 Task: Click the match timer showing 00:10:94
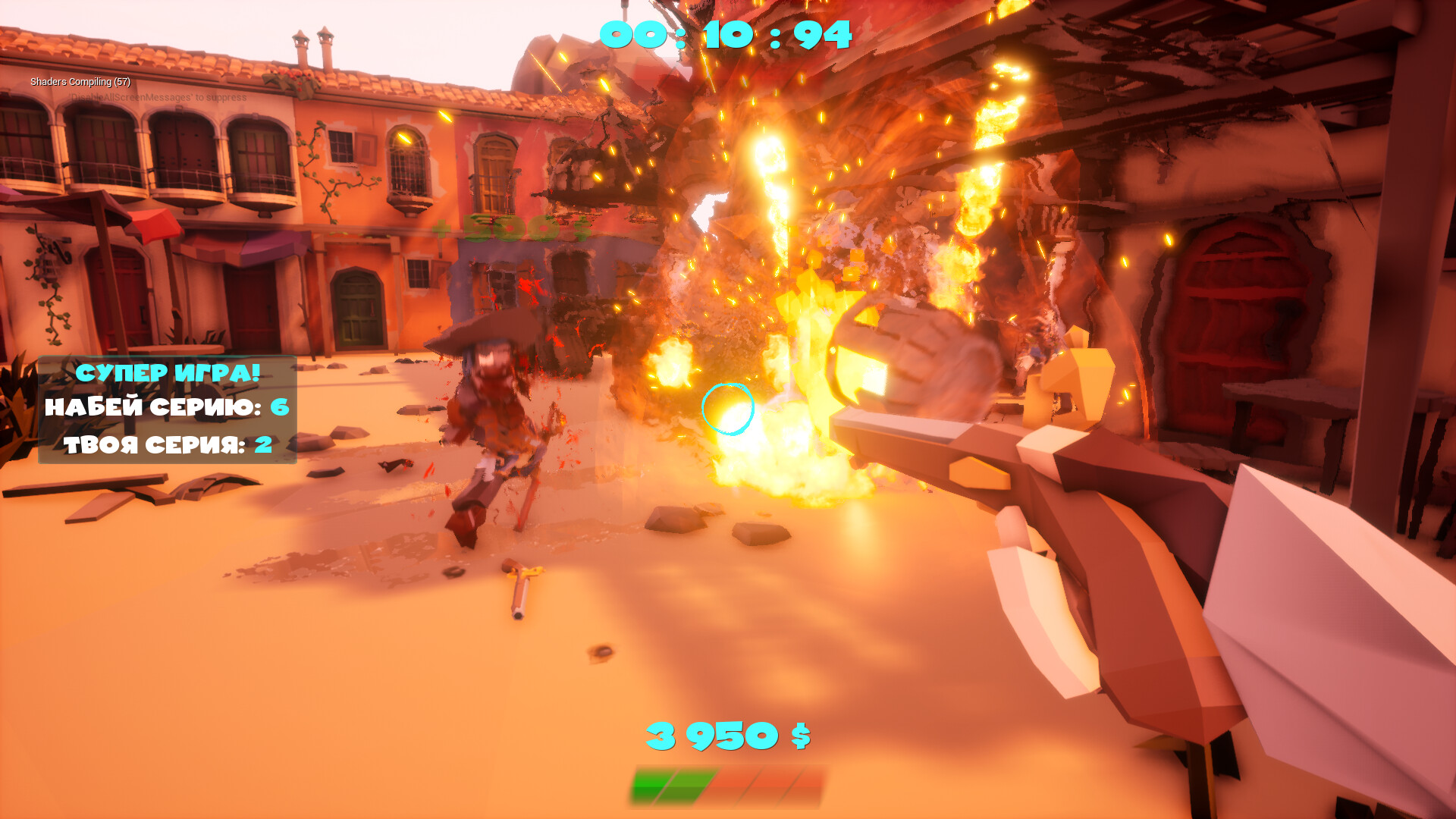726,33
